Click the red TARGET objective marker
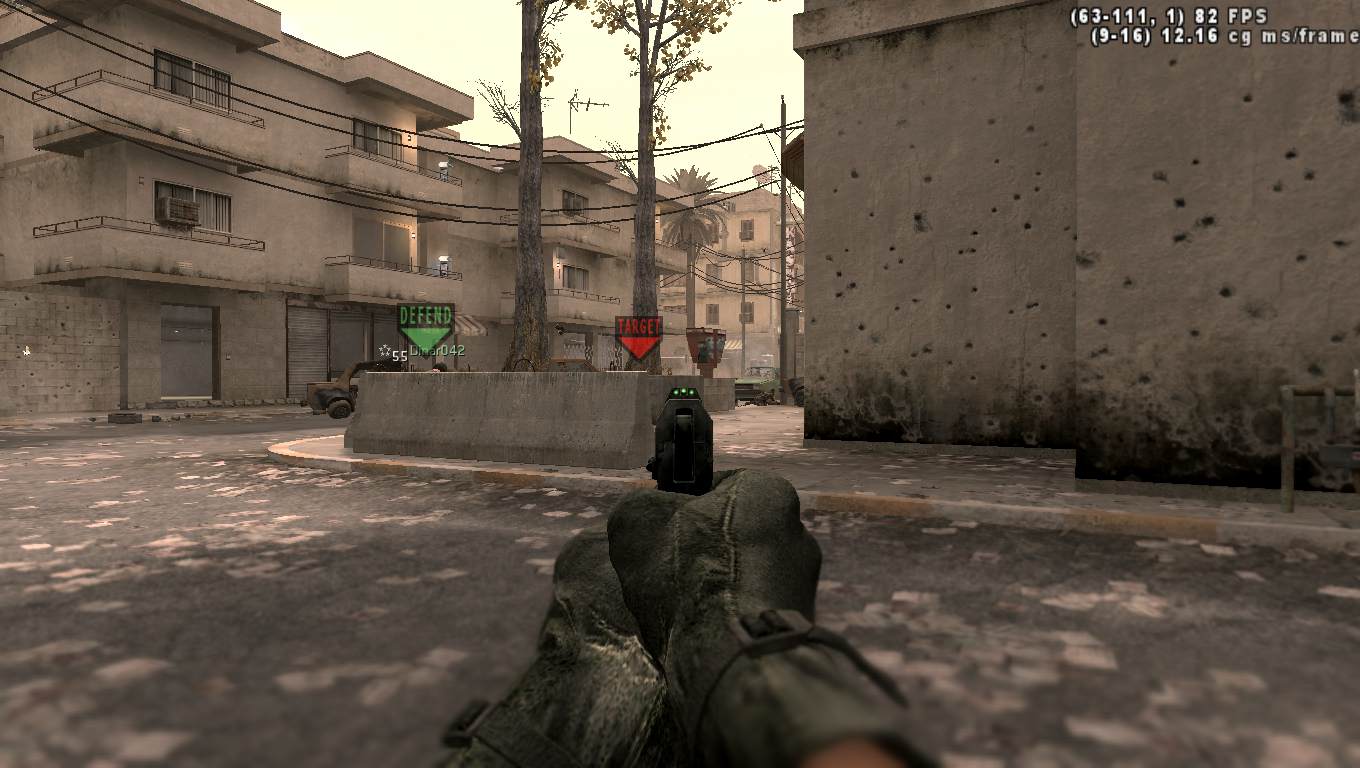Image resolution: width=1360 pixels, height=768 pixels. coord(638,332)
